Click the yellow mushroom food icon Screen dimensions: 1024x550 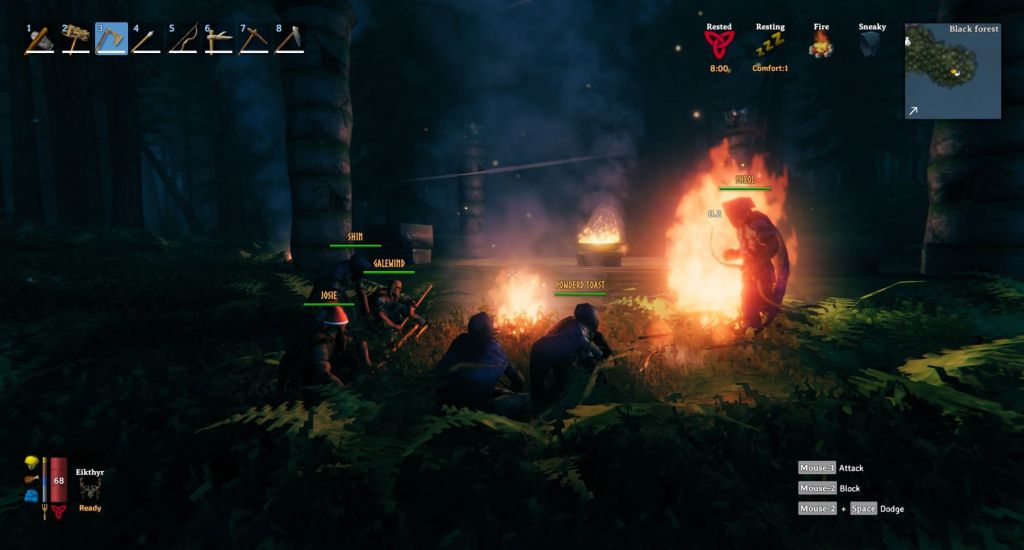[32, 462]
